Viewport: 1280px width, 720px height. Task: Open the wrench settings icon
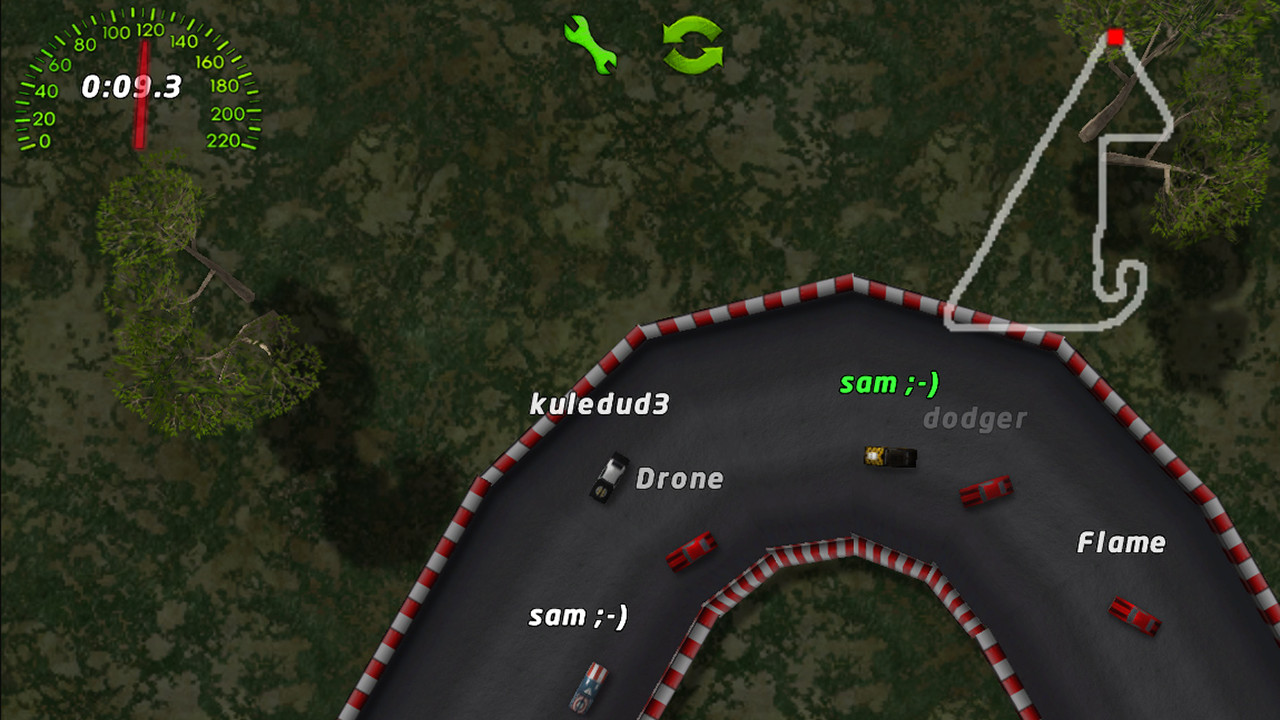(592, 46)
